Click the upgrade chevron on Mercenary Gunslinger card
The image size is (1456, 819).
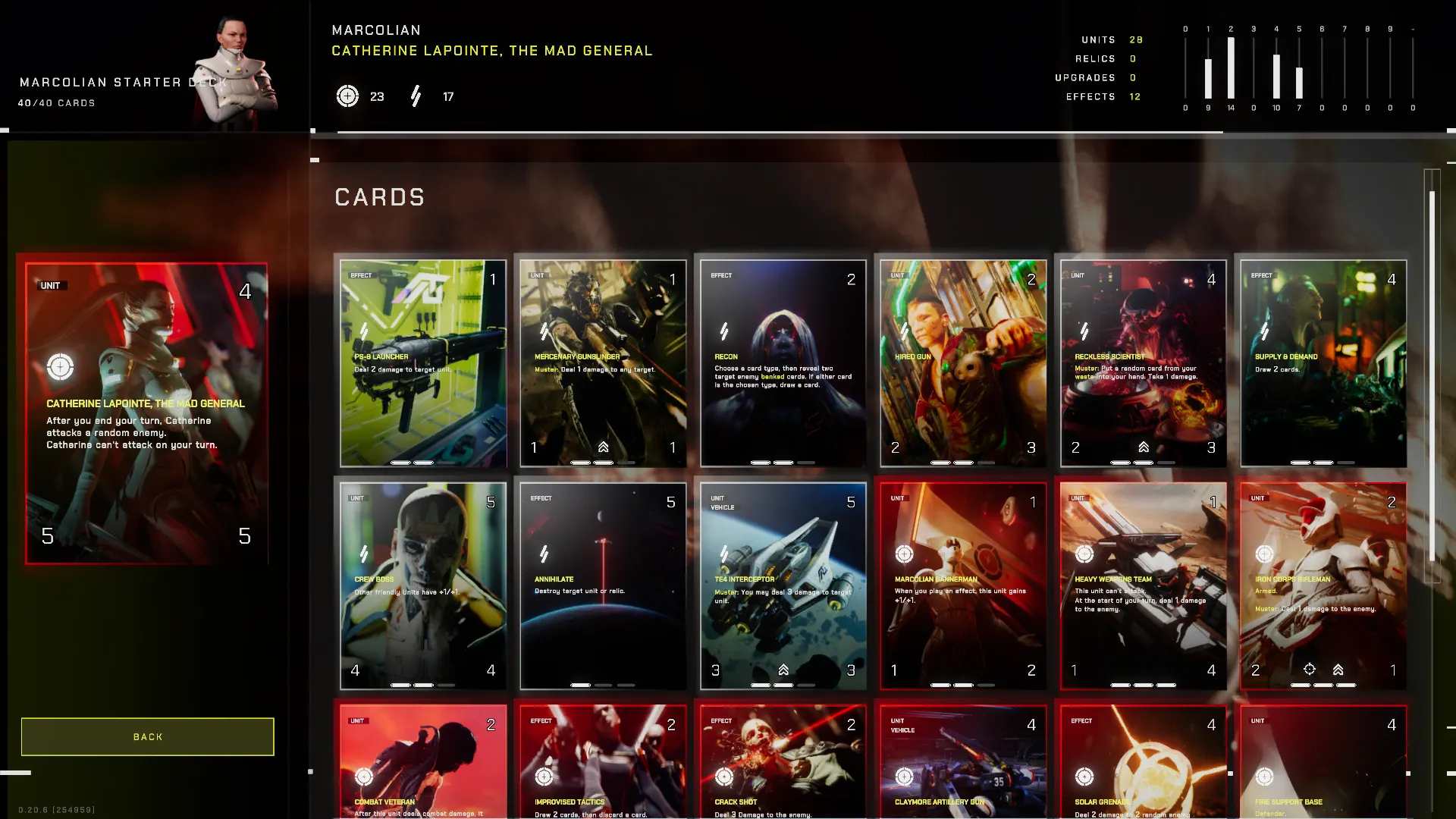click(603, 447)
